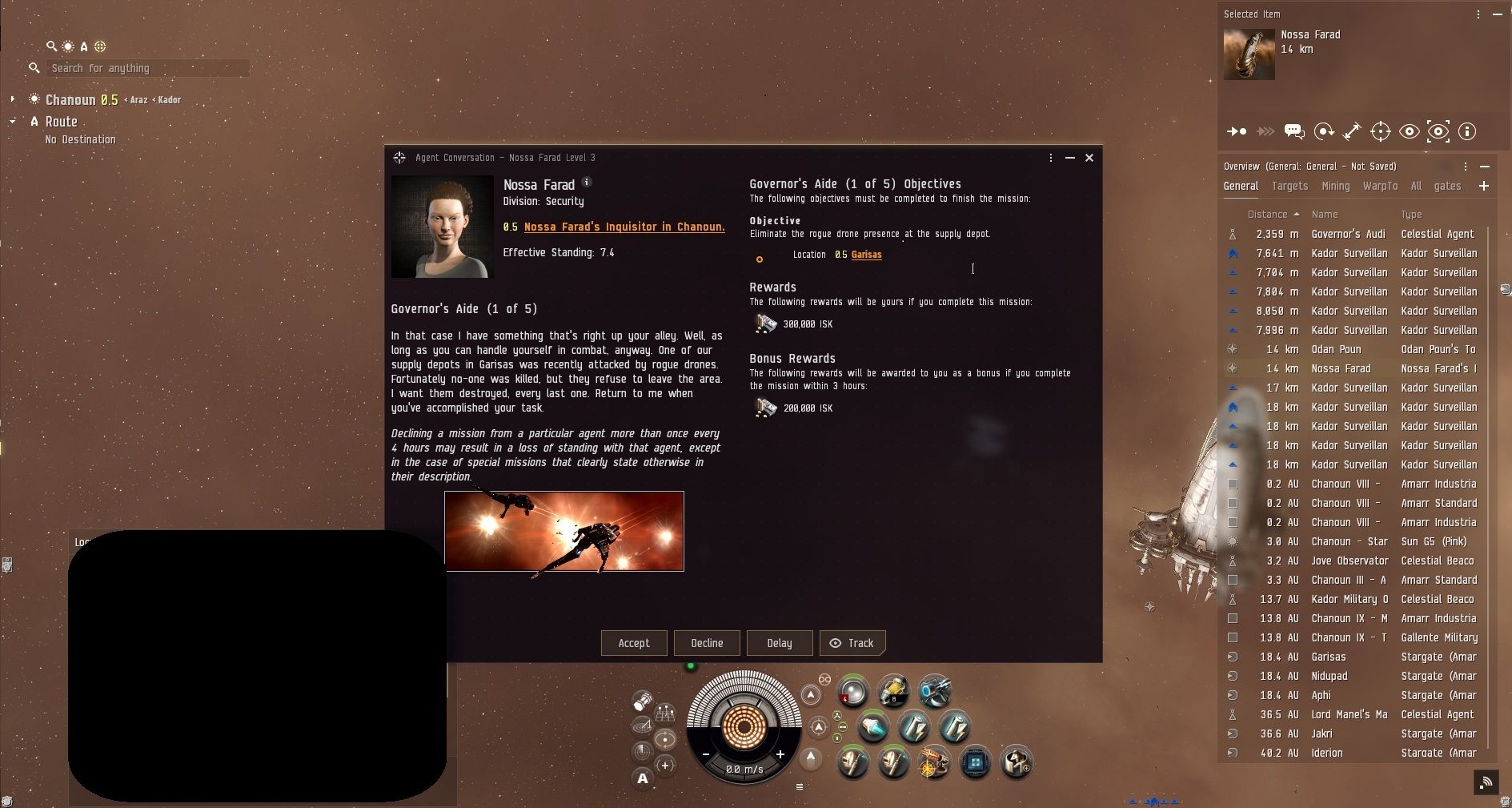The image size is (1512, 808).
Task: Sort overview by Distance column
Action: (x=1267, y=215)
